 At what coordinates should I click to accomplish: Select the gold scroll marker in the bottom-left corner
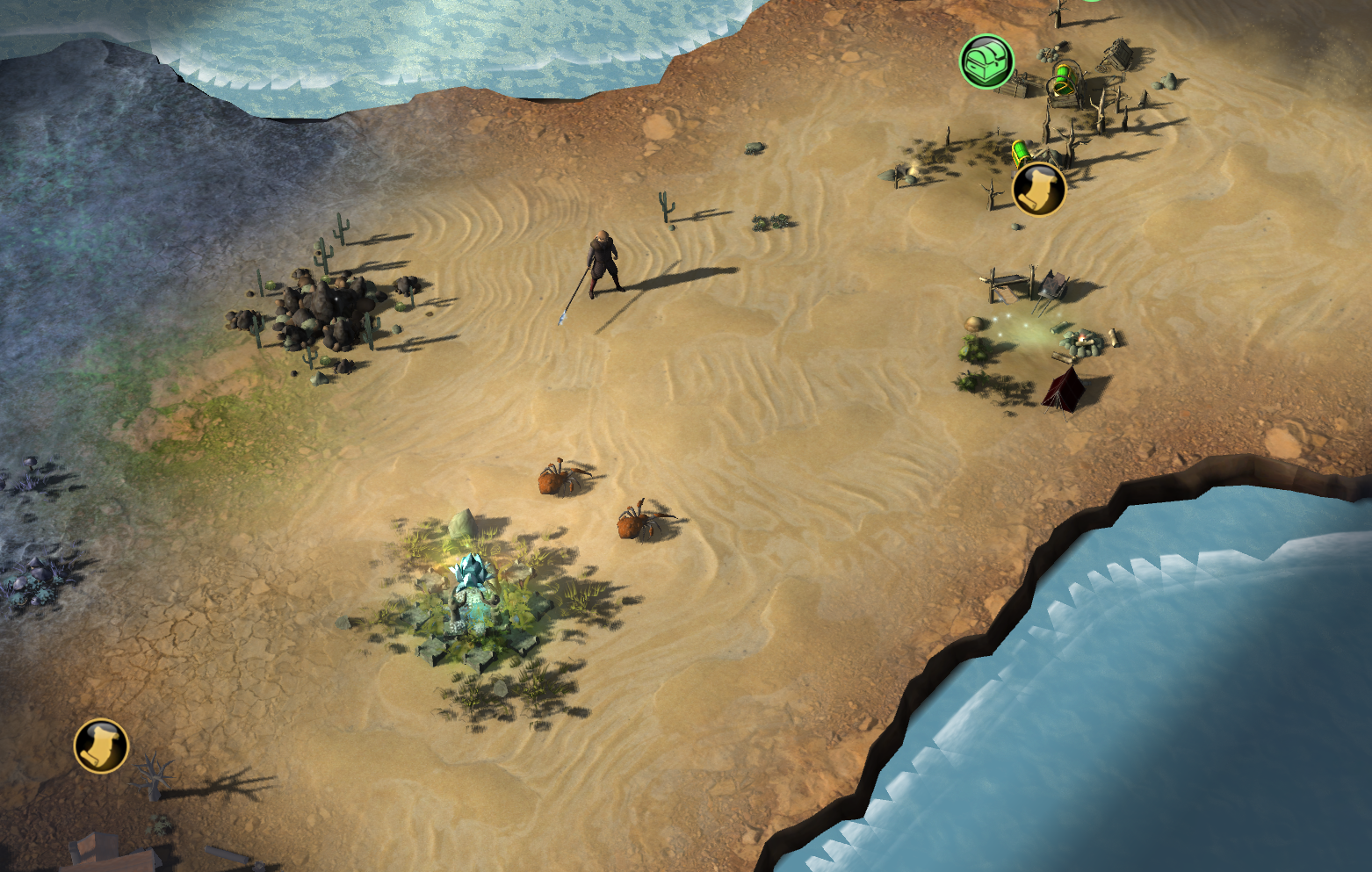[101, 746]
